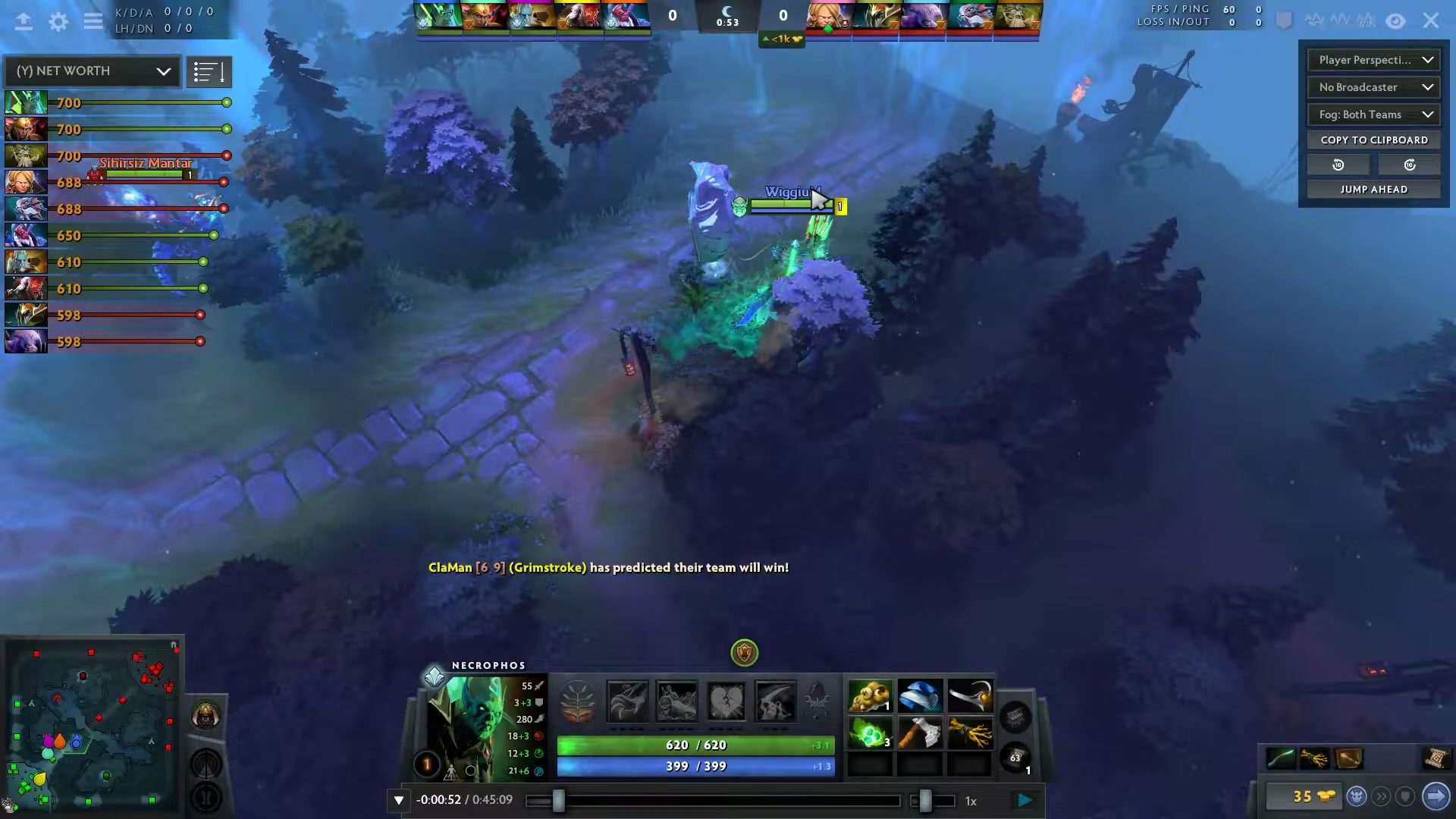Click the Quelling Blade in Necrophos's inventory
Viewport: 1456px width, 819px height.
click(920, 733)
